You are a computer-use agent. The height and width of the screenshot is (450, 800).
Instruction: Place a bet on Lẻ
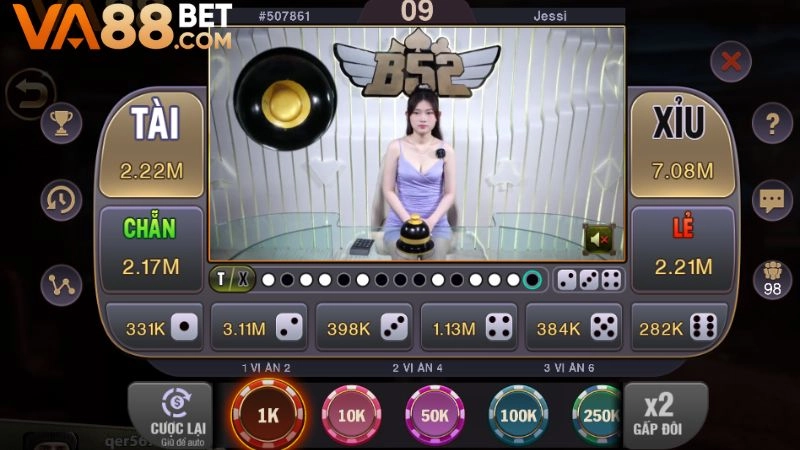[x=682, y=248]
